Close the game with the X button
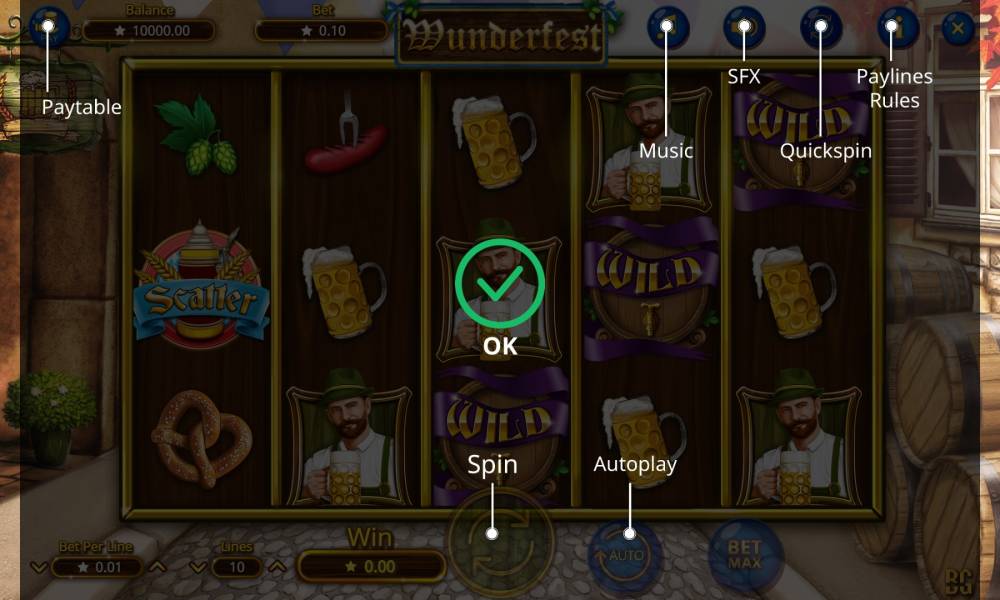 coord(958,27)
